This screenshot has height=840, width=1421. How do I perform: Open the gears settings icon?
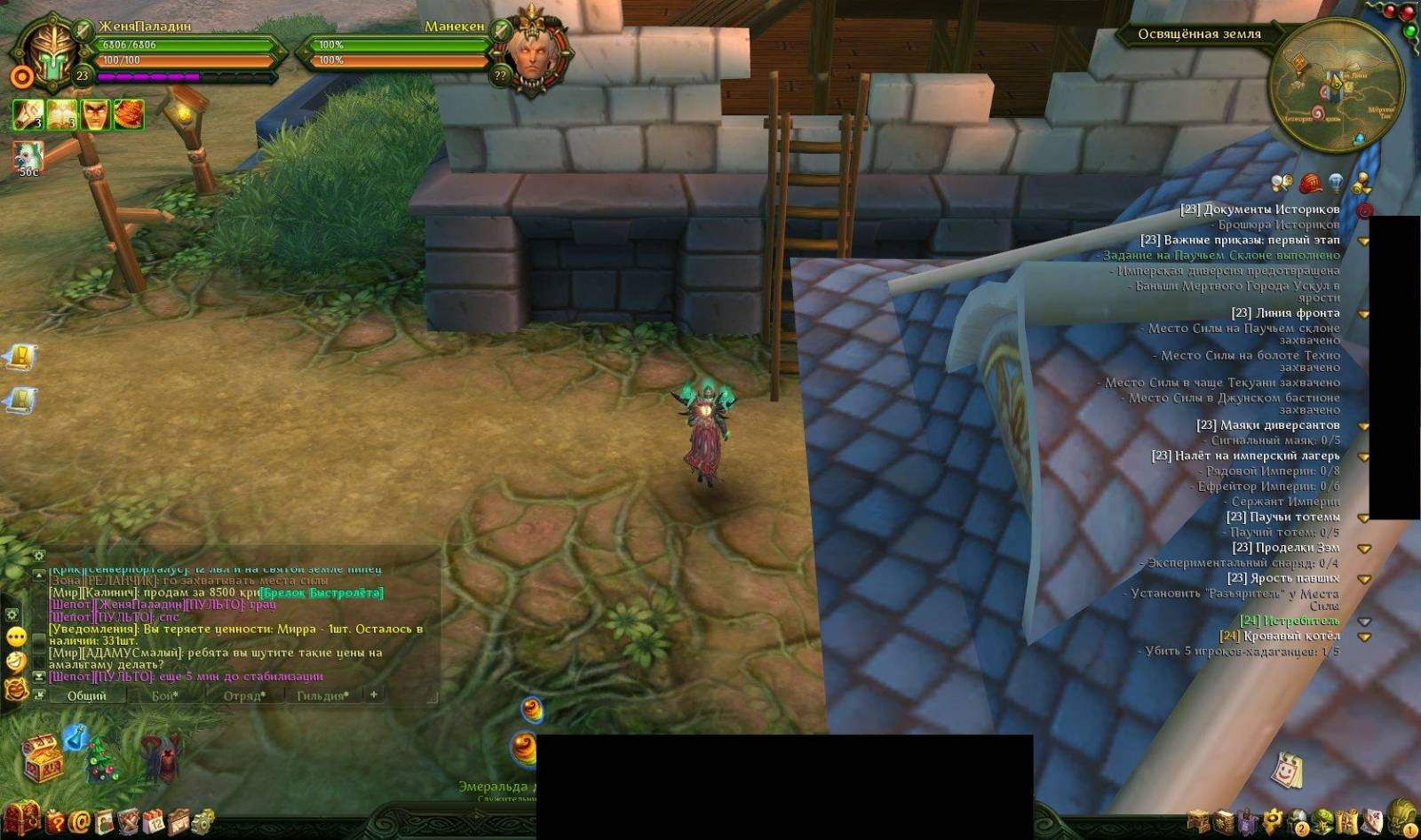click(x=202, y=821)
